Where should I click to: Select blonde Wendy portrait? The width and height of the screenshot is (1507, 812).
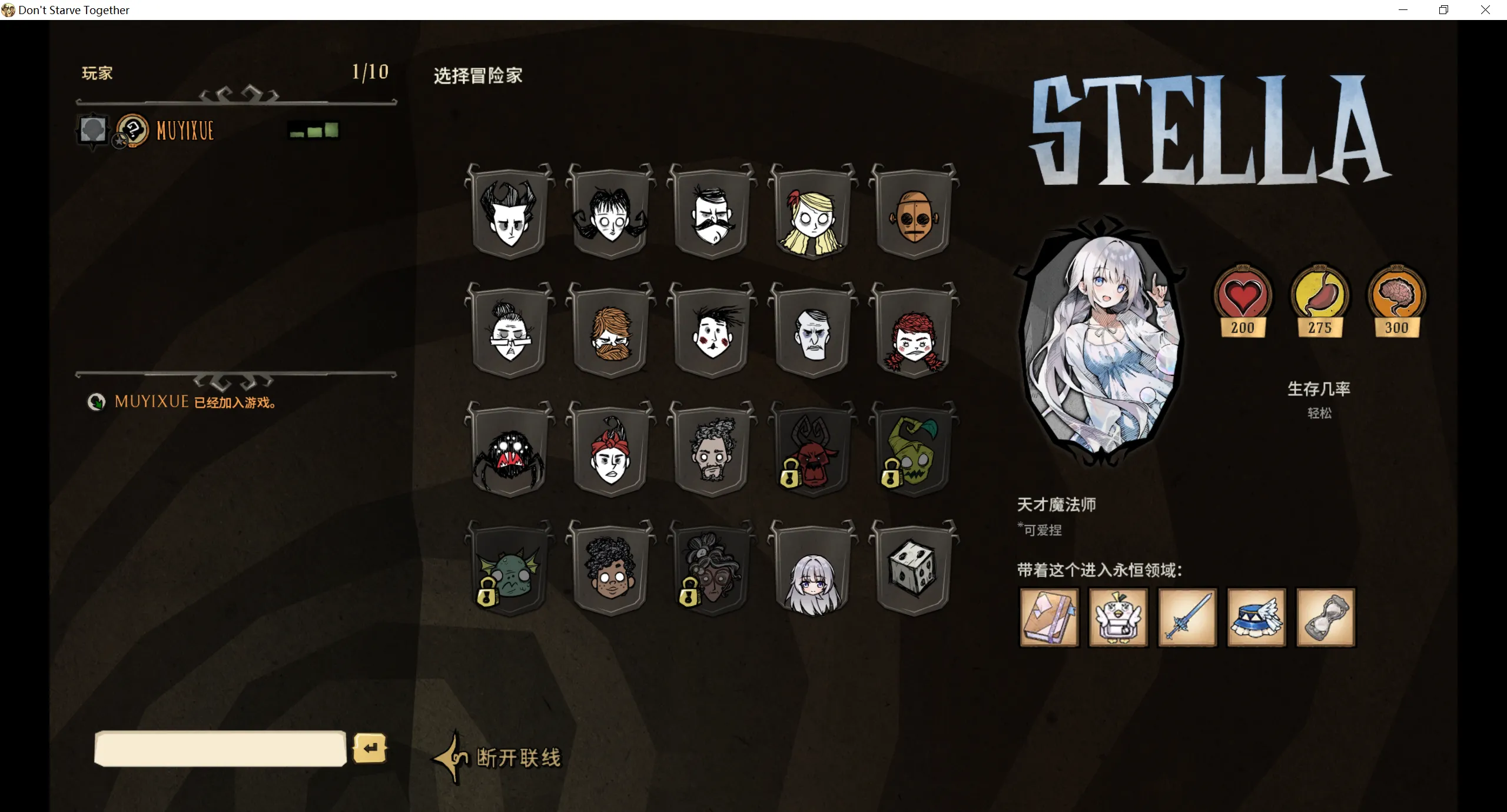pyautogui.click(x=812, y=213)
